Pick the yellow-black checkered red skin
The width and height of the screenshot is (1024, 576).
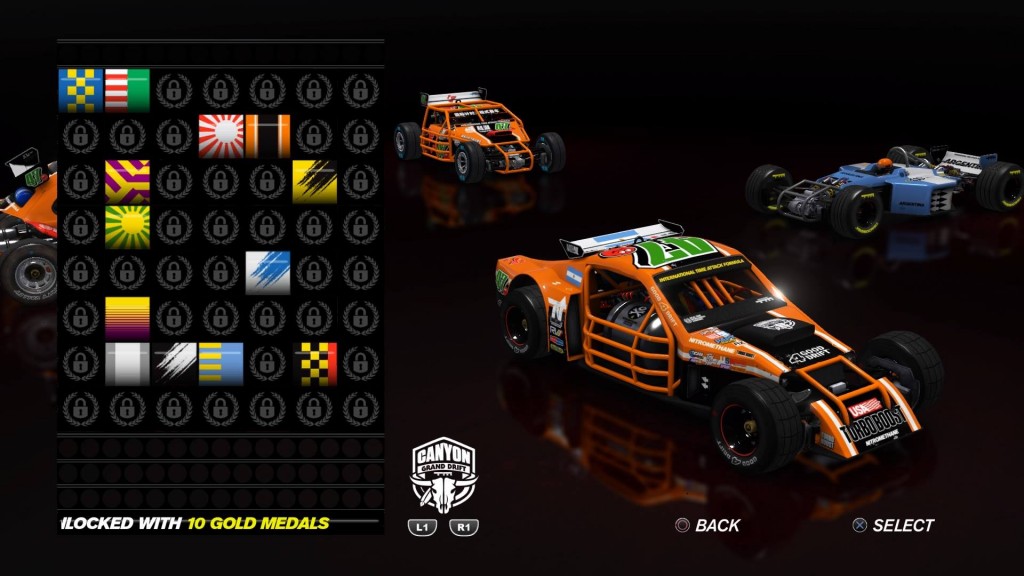coord(314,364)
